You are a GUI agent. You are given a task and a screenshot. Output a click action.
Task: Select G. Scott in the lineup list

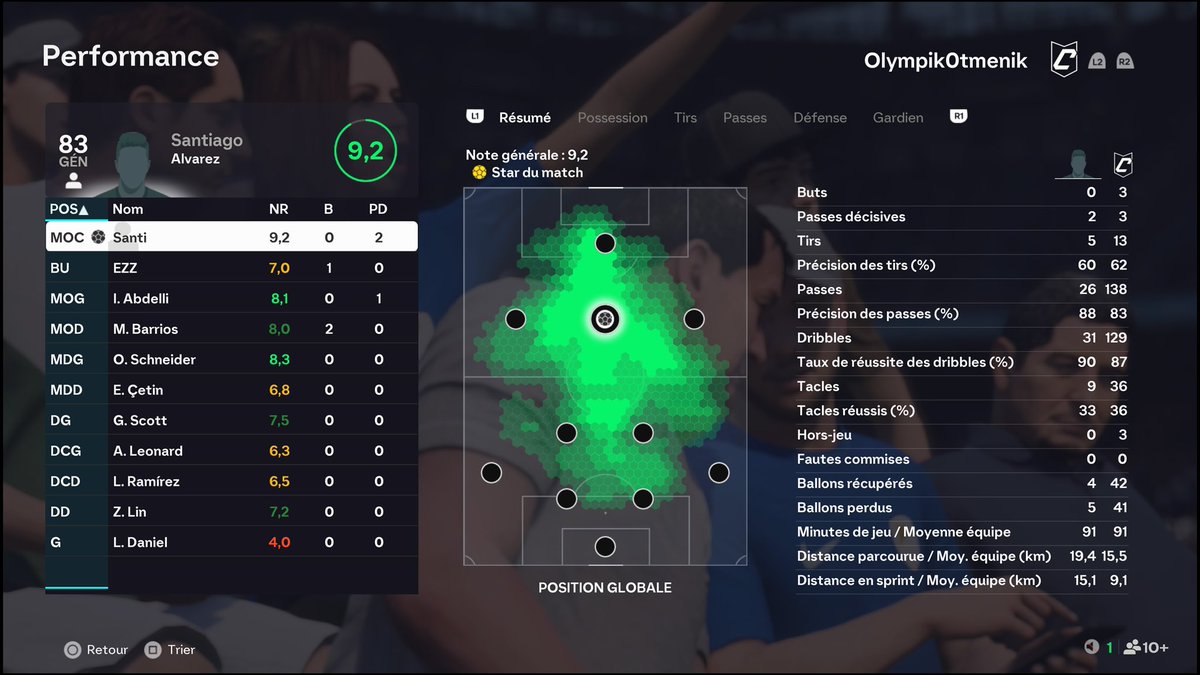click(231, 420)
